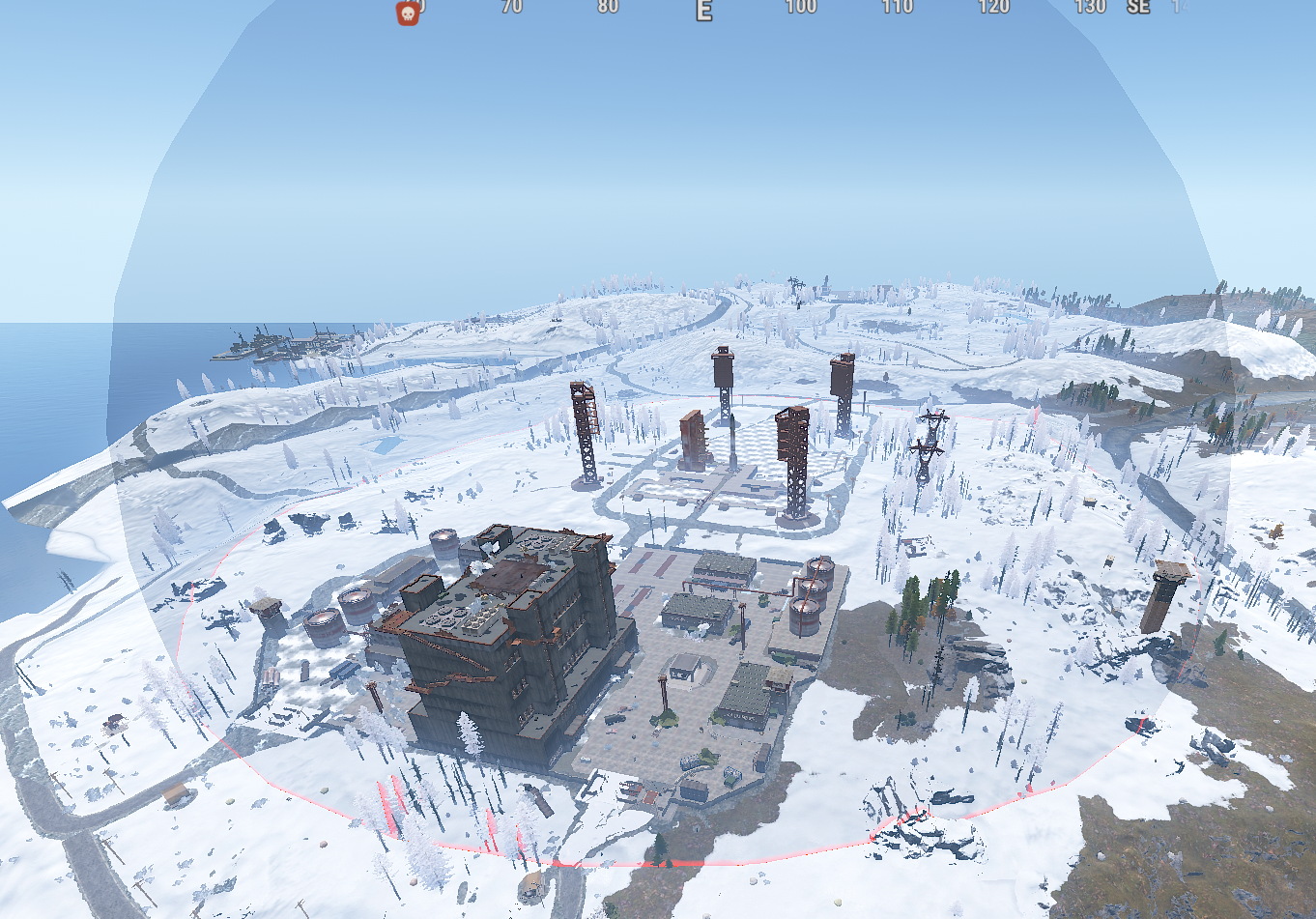
Task: Click the red skull marker on the compass
Action: click(x=408, y=13)
